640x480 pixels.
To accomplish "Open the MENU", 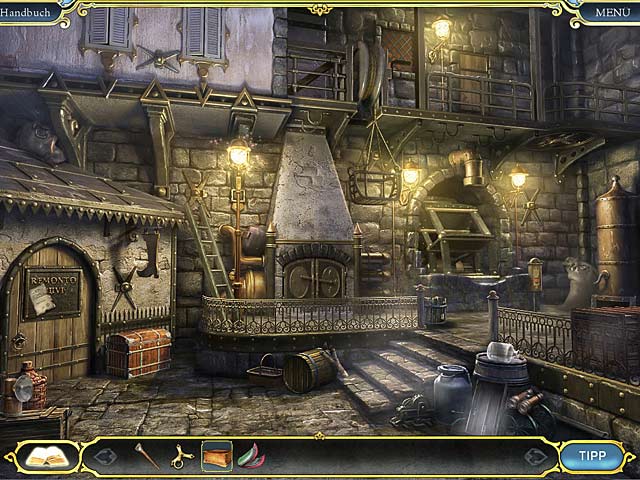I will (612, 12).
